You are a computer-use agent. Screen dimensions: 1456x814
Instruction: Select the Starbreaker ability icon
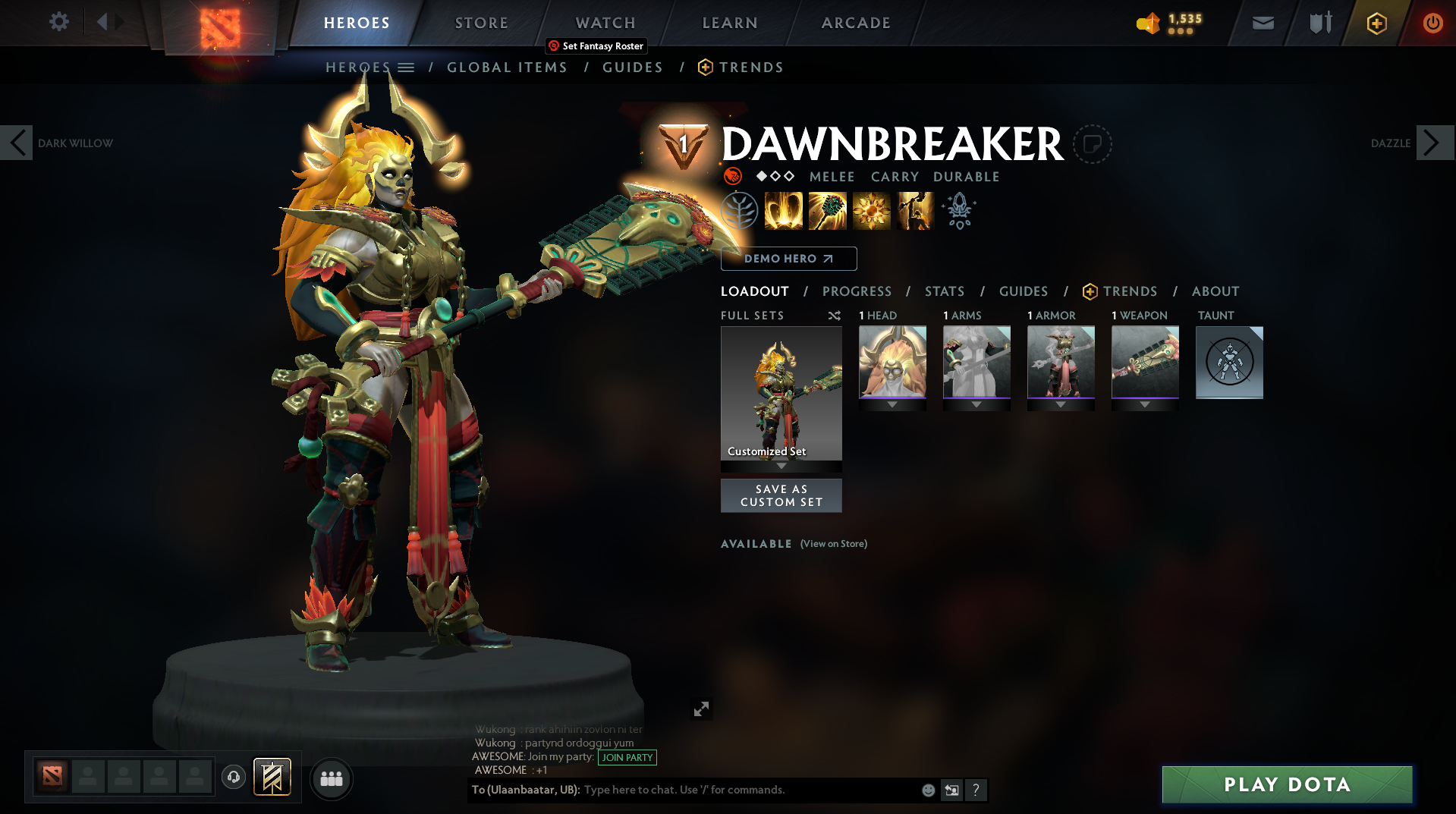coord(783,210)
